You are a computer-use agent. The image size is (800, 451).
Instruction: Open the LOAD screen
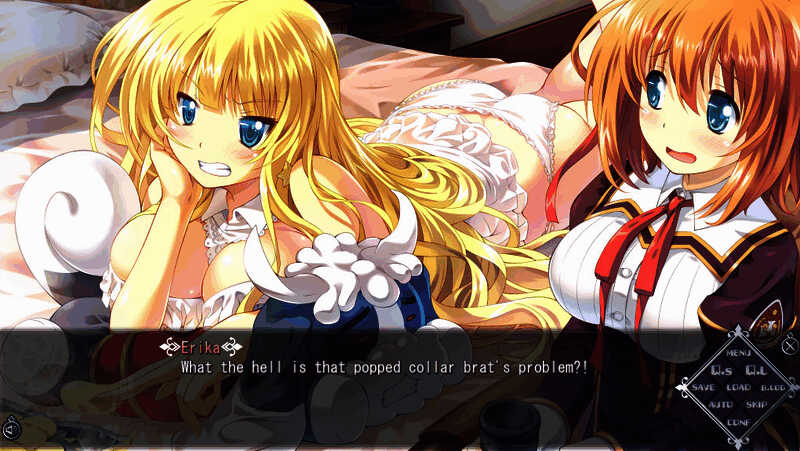point(739,387)
